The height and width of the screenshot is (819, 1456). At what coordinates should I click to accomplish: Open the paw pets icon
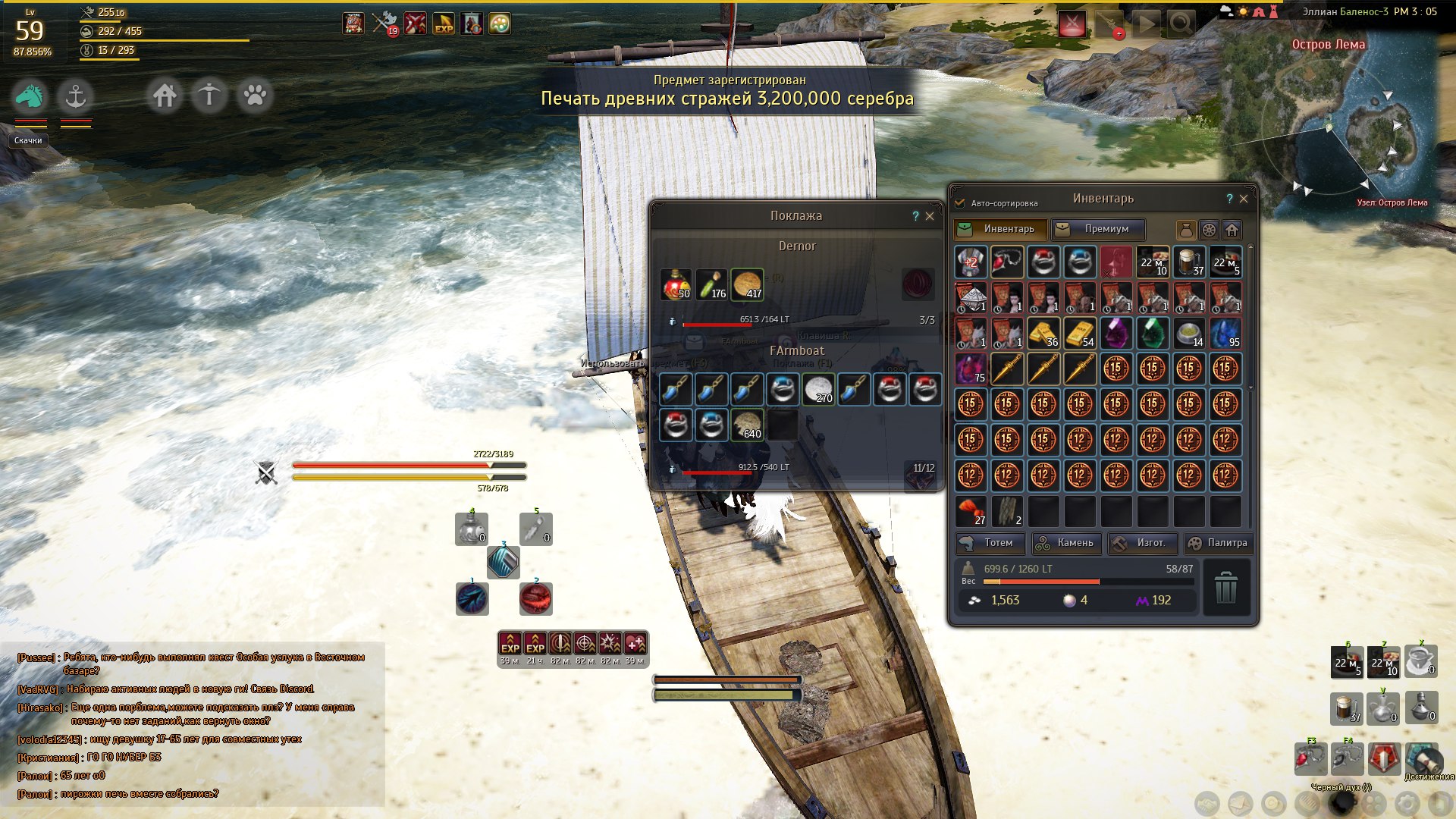pyautogui.click(x=255, y=96)
